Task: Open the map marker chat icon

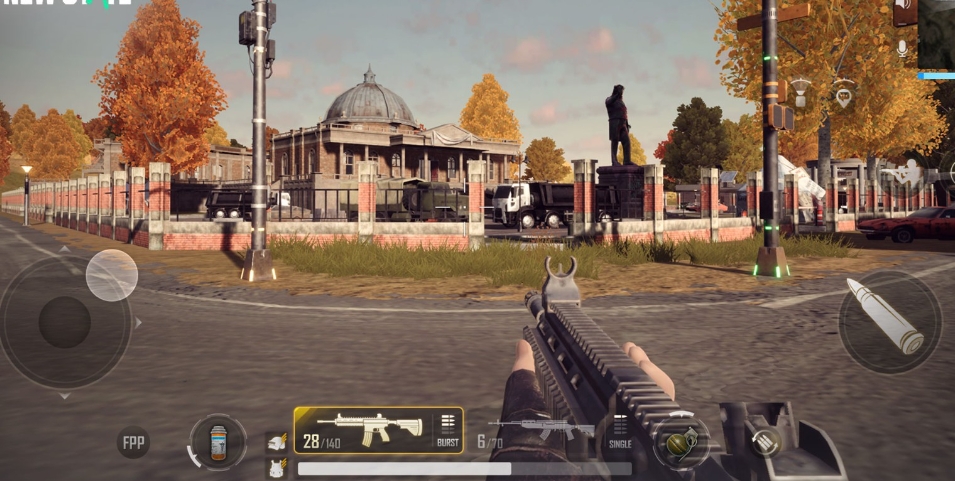Action: (x=844, y=96)
